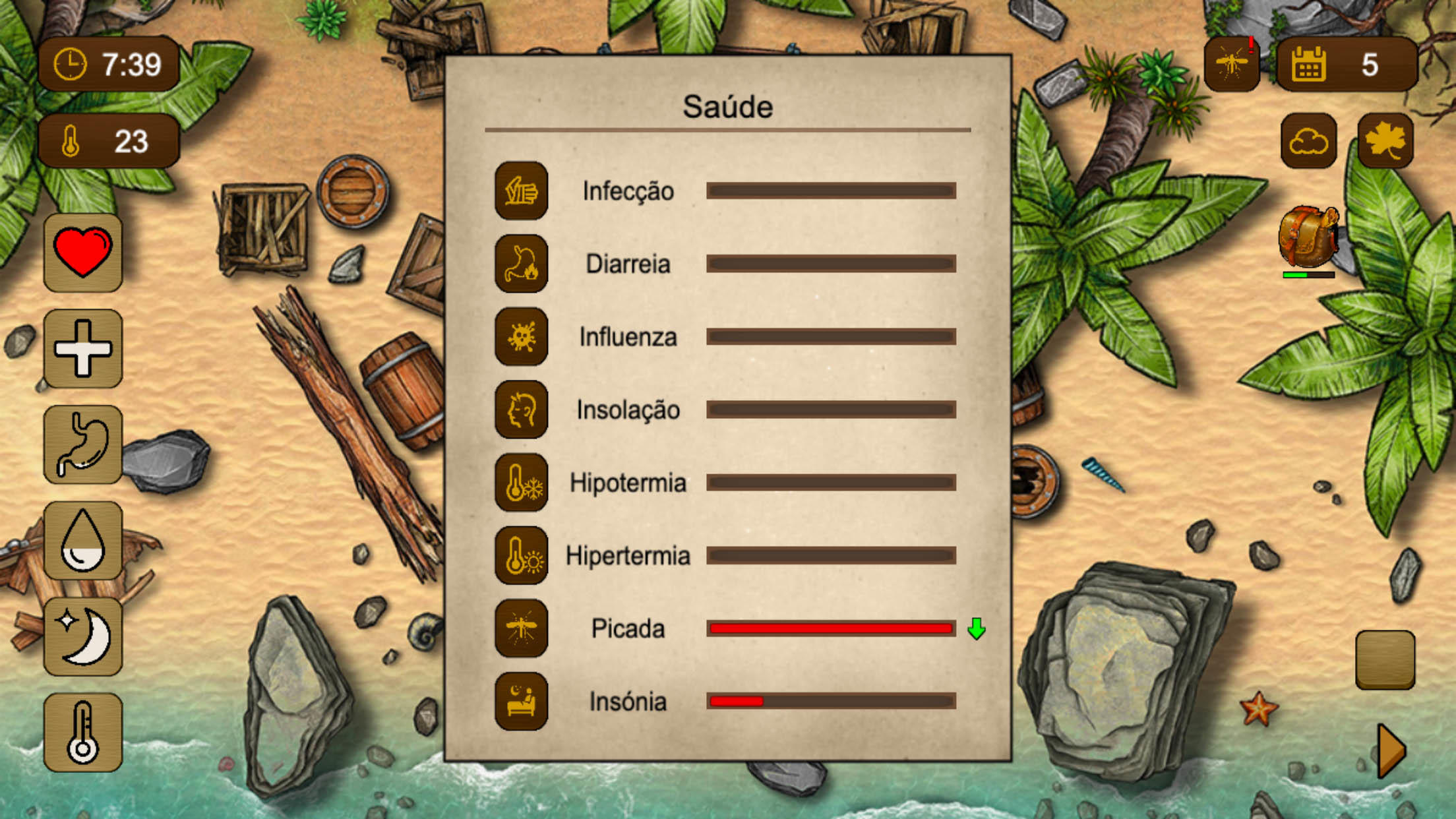Screen dimensions: 1456x819
Task: Click the Insónia bed icon
Action: (x=521, y=702)
